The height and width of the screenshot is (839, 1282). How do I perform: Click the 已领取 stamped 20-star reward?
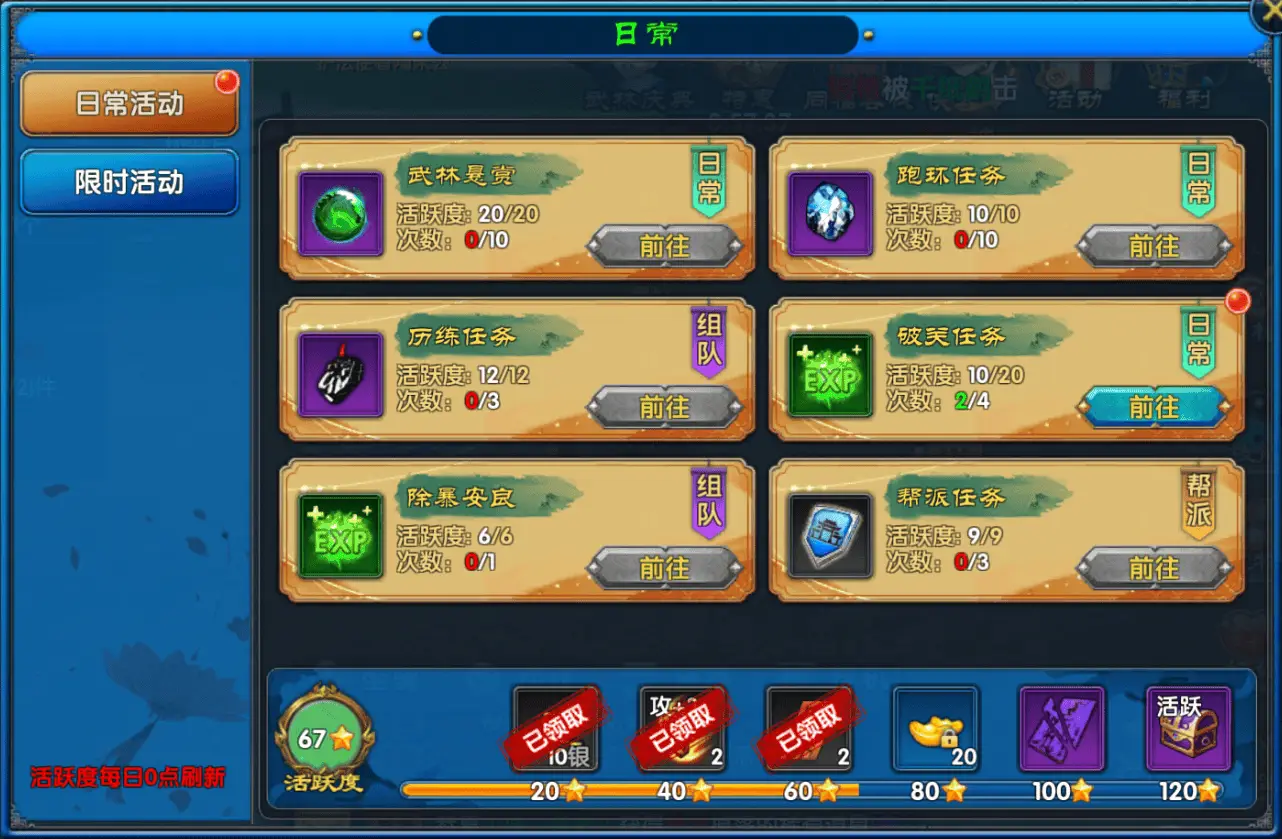point(555,728)
